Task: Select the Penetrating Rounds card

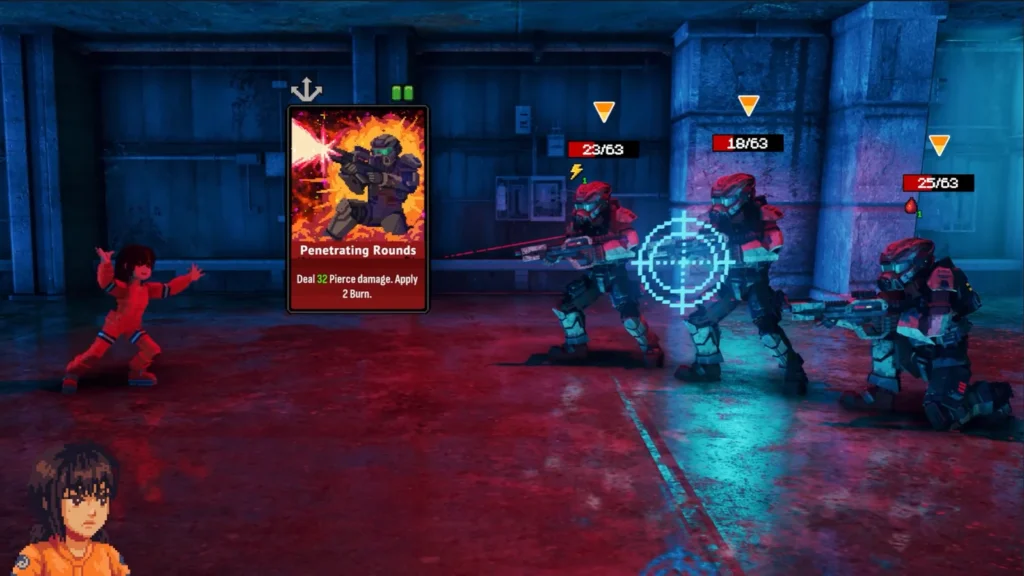Action: coord(358,209)
